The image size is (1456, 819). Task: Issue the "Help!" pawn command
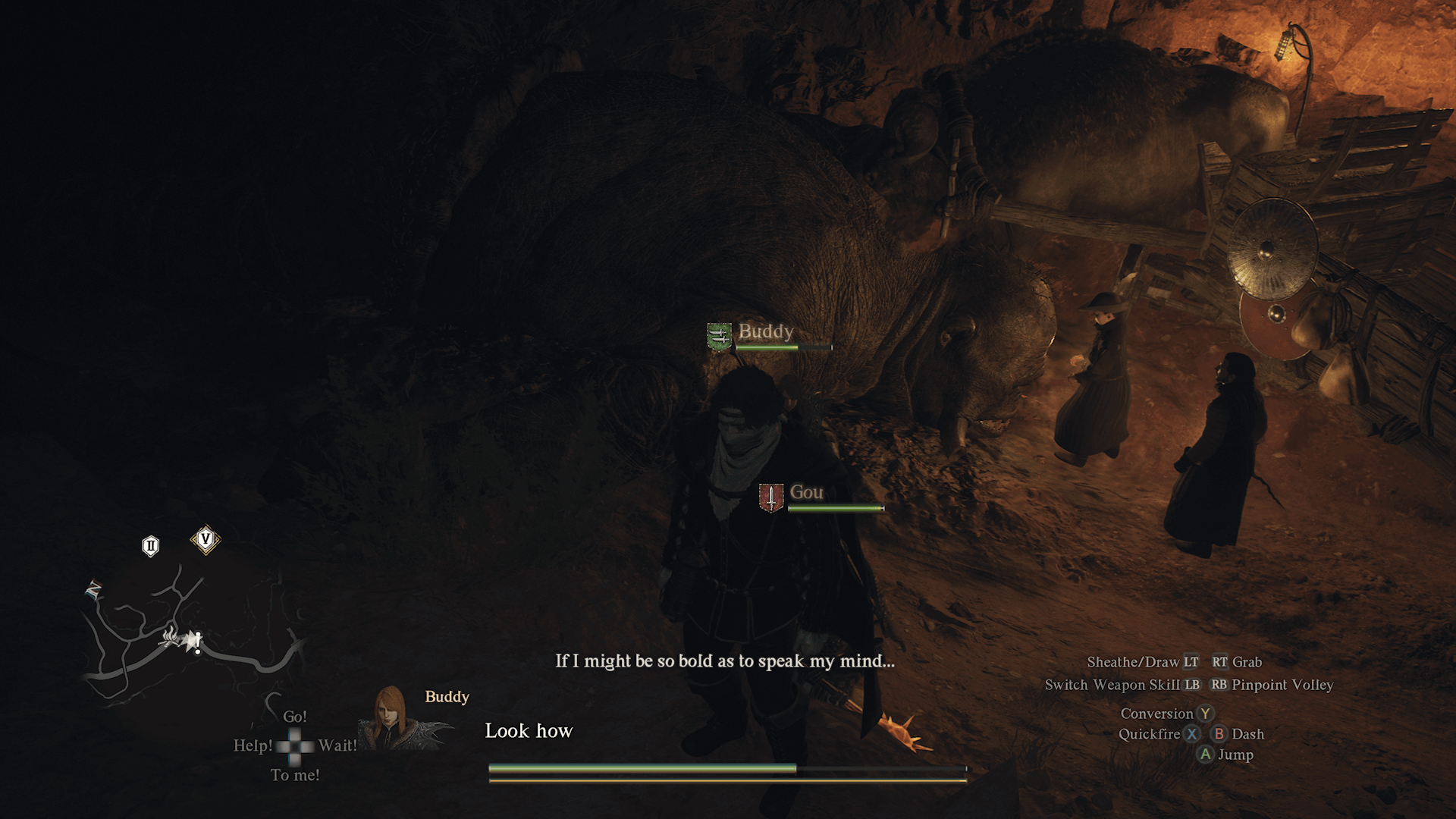pos(253,745)
